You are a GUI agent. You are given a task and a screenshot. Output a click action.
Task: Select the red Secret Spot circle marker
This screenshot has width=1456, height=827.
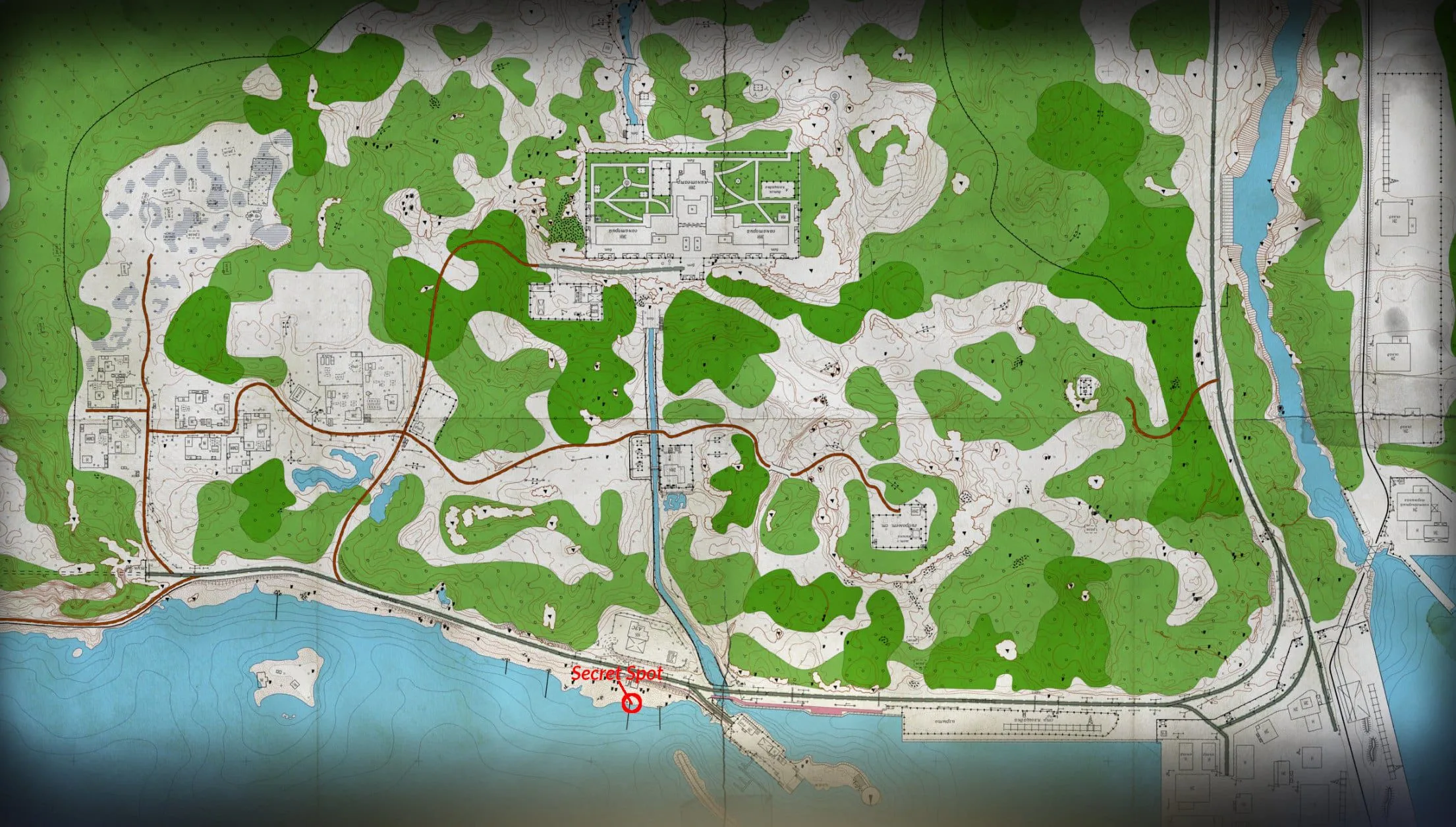(x=632, y=704)
